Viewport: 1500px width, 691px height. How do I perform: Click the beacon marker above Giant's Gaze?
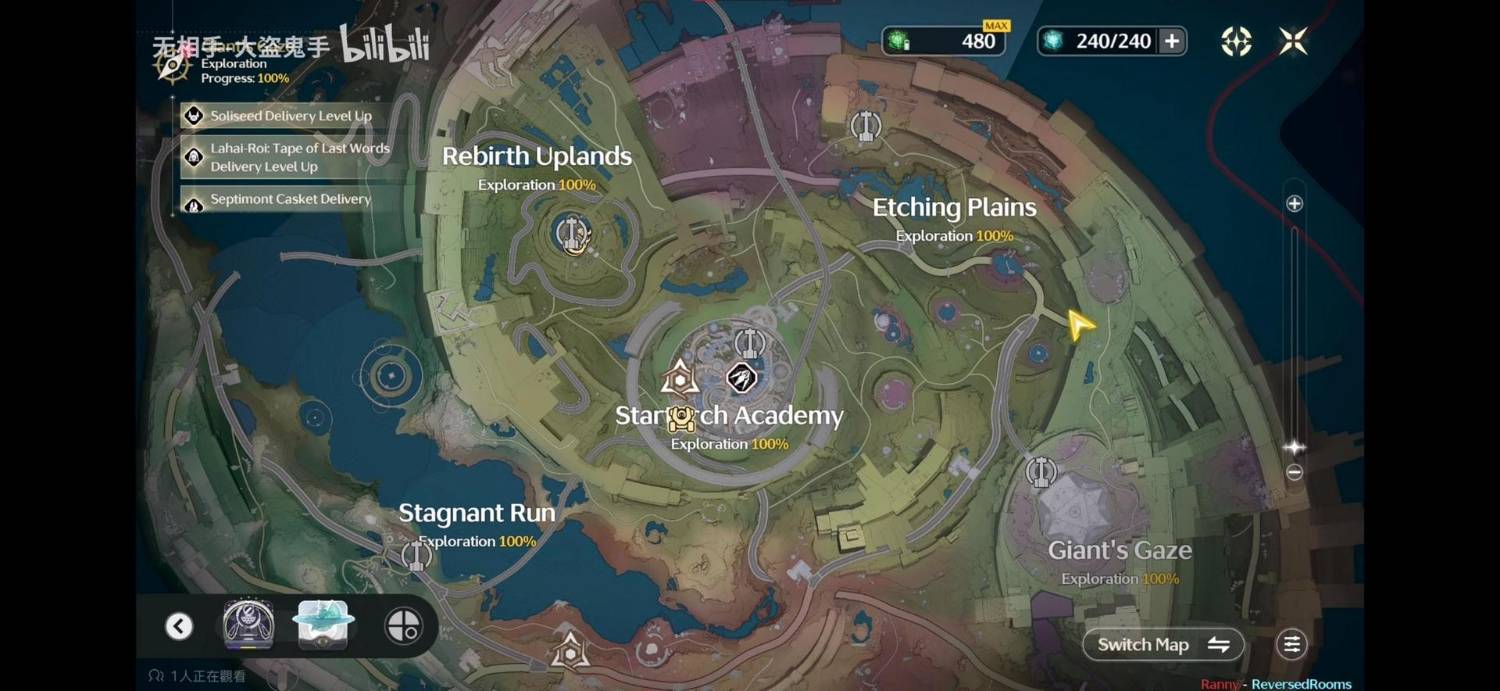[x=1041, y=471]
